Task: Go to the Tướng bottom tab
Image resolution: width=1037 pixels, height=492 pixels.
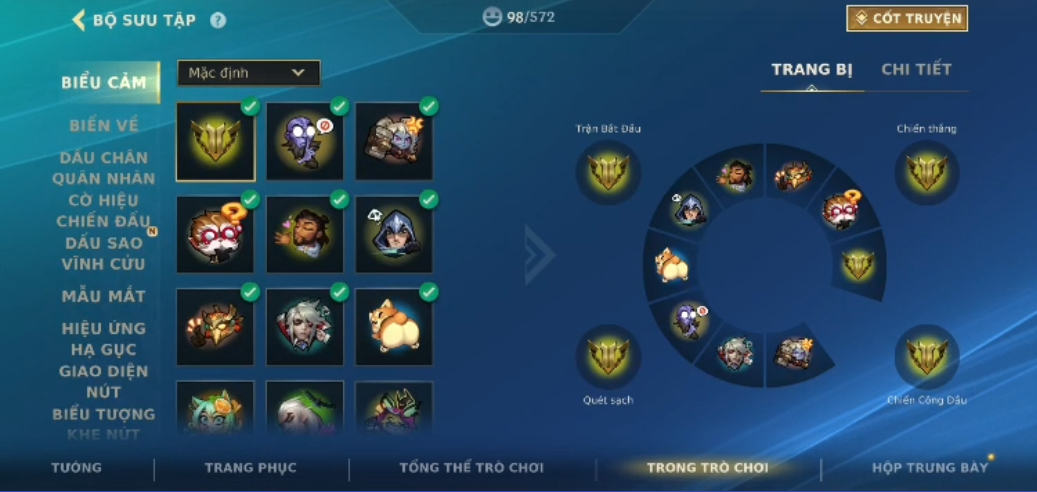Action: [77, 468]
